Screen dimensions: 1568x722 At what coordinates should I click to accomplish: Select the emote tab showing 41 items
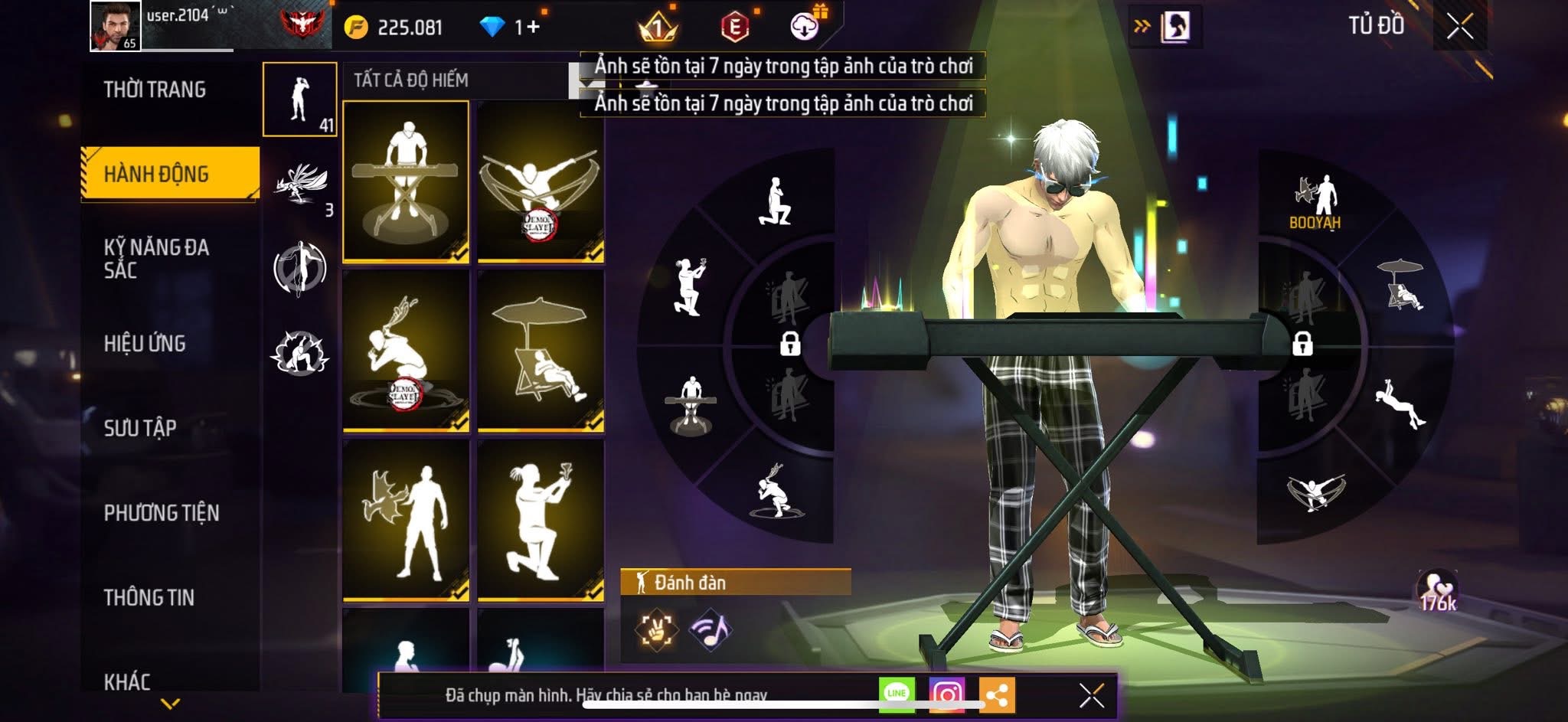(x=300, y=100)
